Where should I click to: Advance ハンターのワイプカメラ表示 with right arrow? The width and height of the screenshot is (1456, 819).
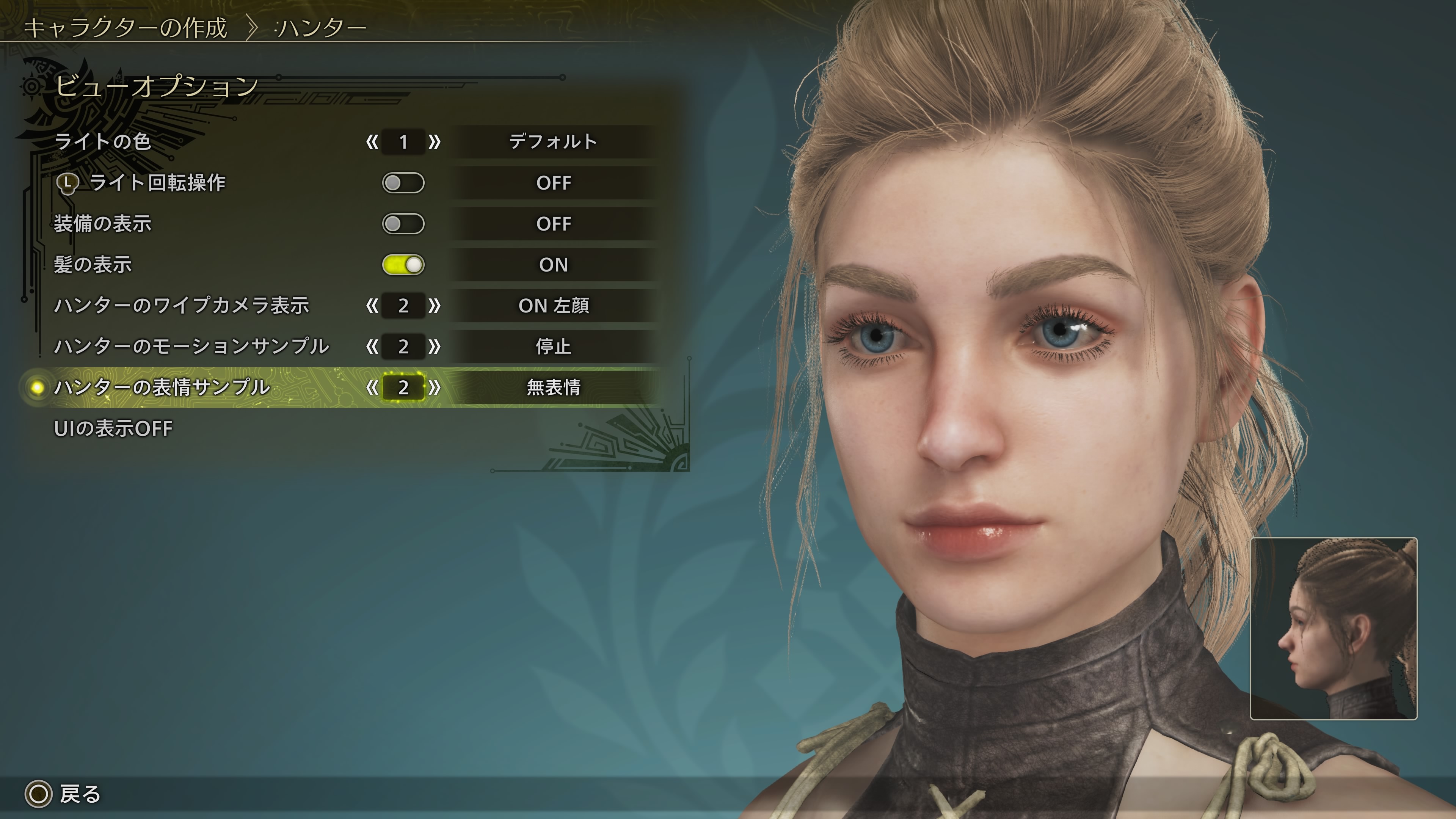coord(434,306)
